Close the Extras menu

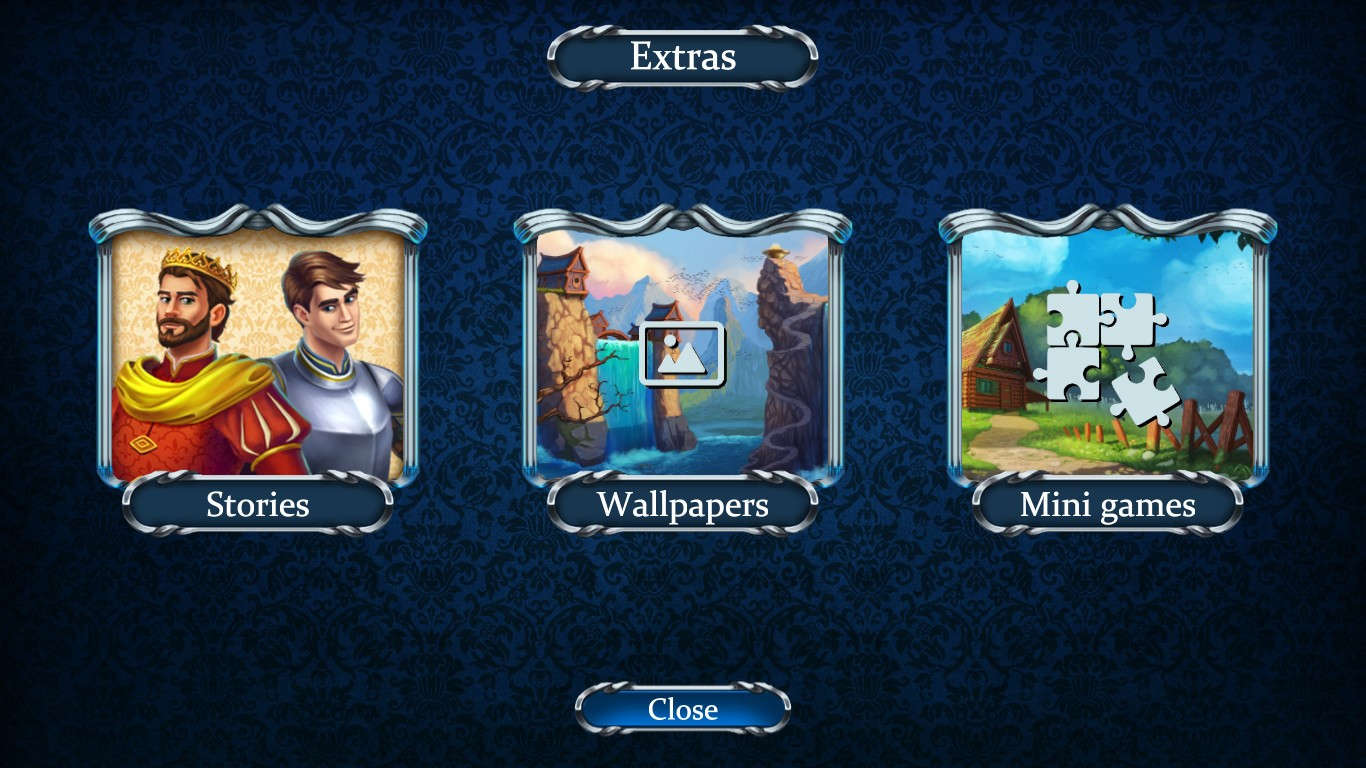click(x=683, y=710)
